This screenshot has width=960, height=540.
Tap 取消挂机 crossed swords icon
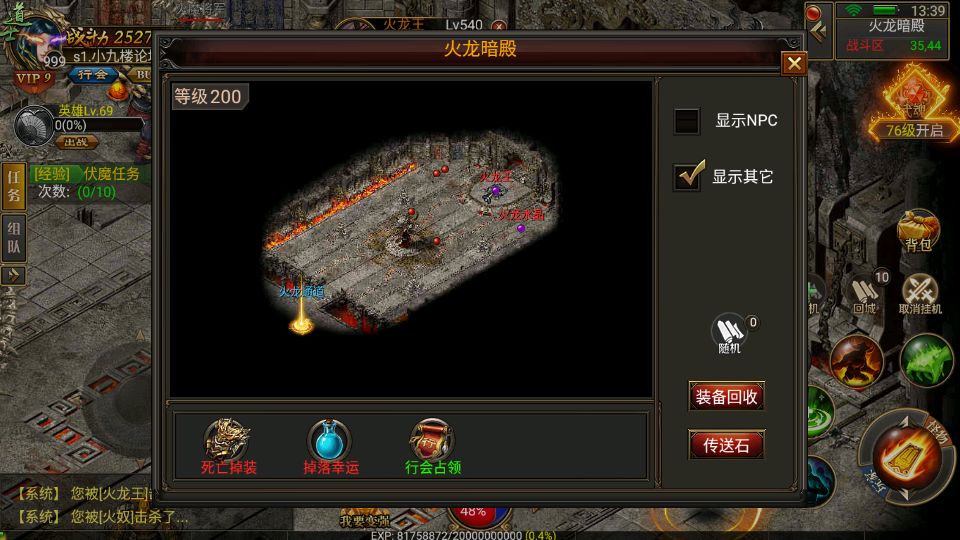(920, 293)
